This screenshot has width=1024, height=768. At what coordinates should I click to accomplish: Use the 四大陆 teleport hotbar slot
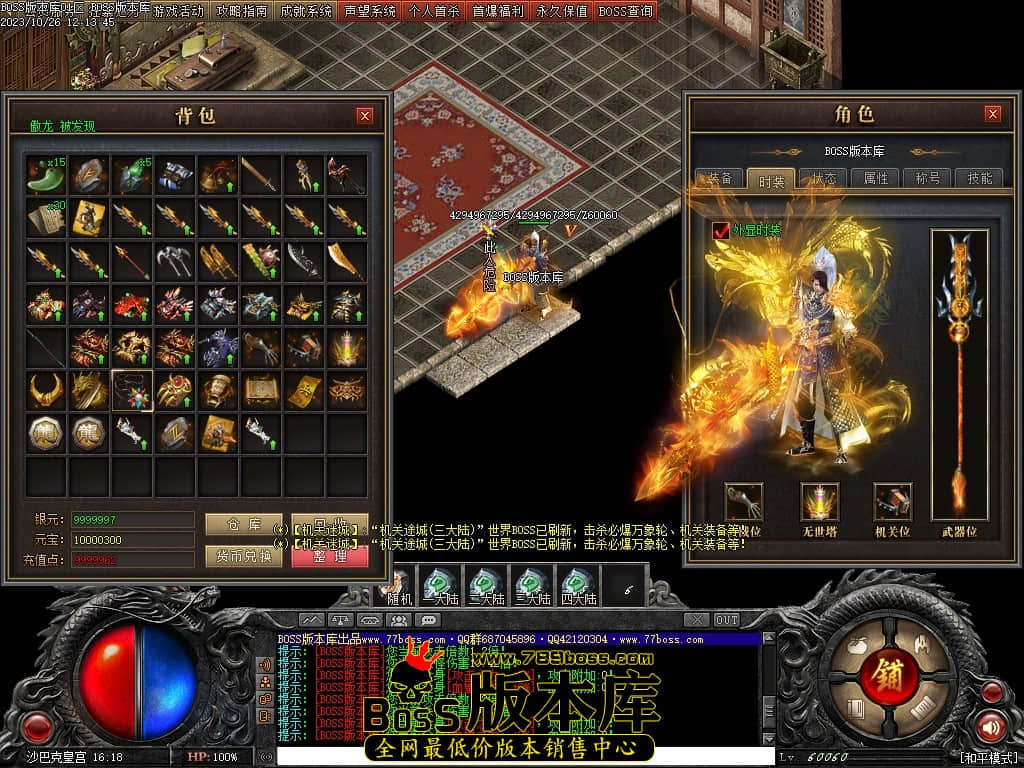pyautogui.click(x=577, y=586)
